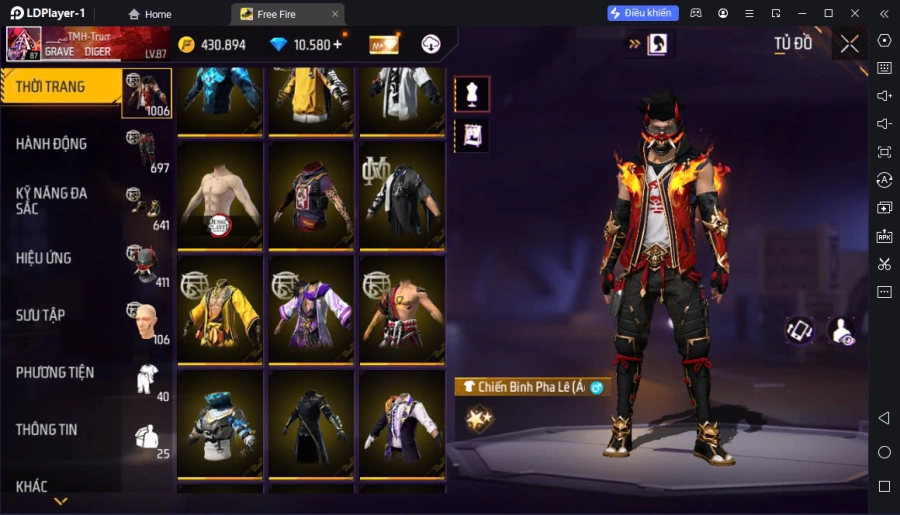Add more diamonds with the plus button
Viewport: 900px width, 515px height.
point(337,44)
